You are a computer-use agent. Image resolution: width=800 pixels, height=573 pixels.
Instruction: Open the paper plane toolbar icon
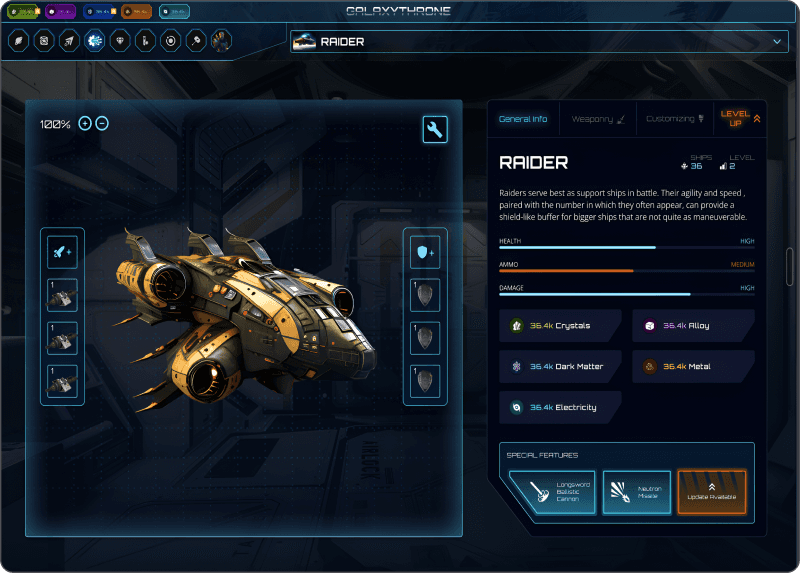pyautogui.click(x=69, y=41)
